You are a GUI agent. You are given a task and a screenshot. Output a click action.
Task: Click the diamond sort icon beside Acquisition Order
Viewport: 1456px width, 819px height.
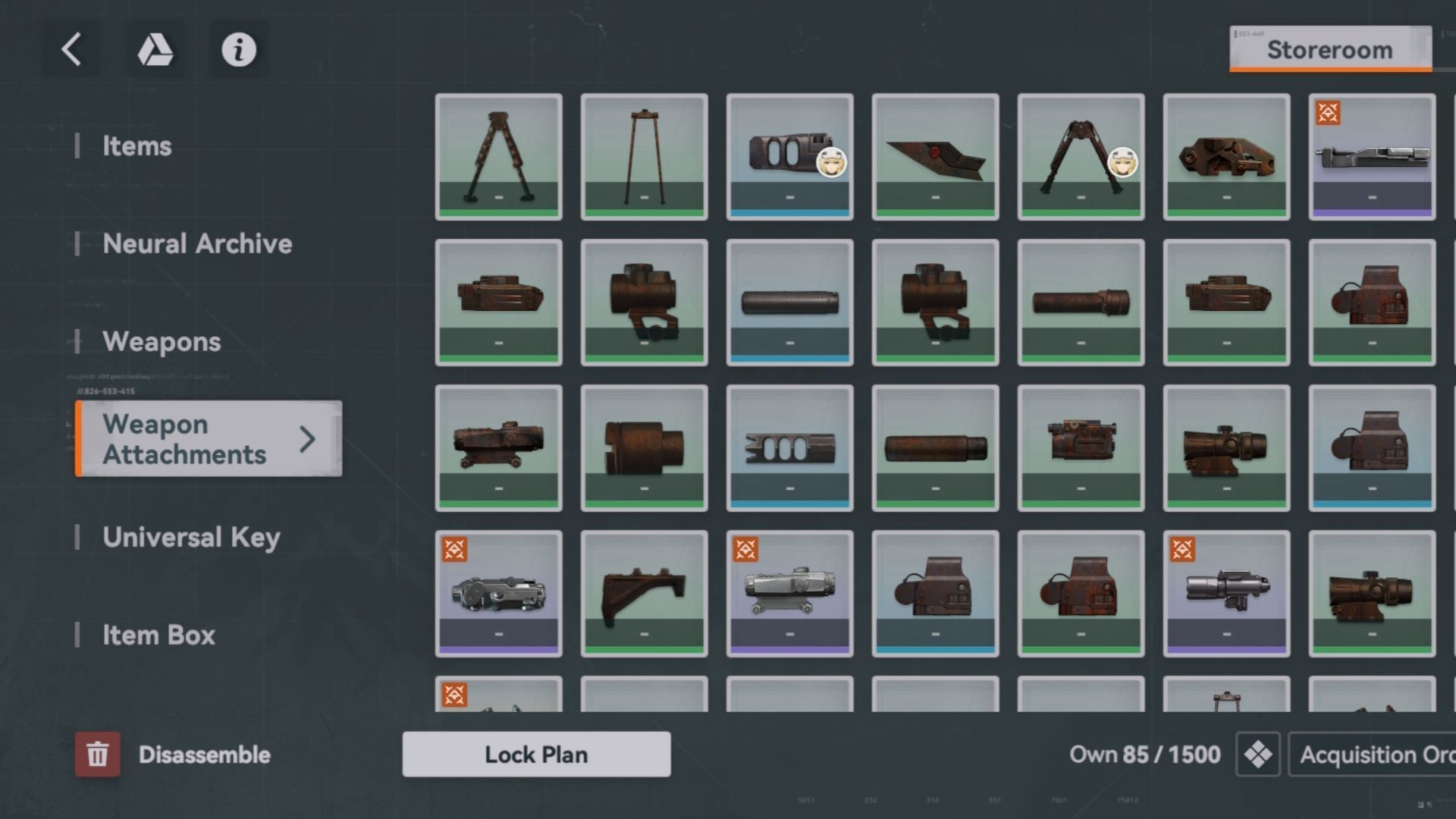(x=1257, y=755)
